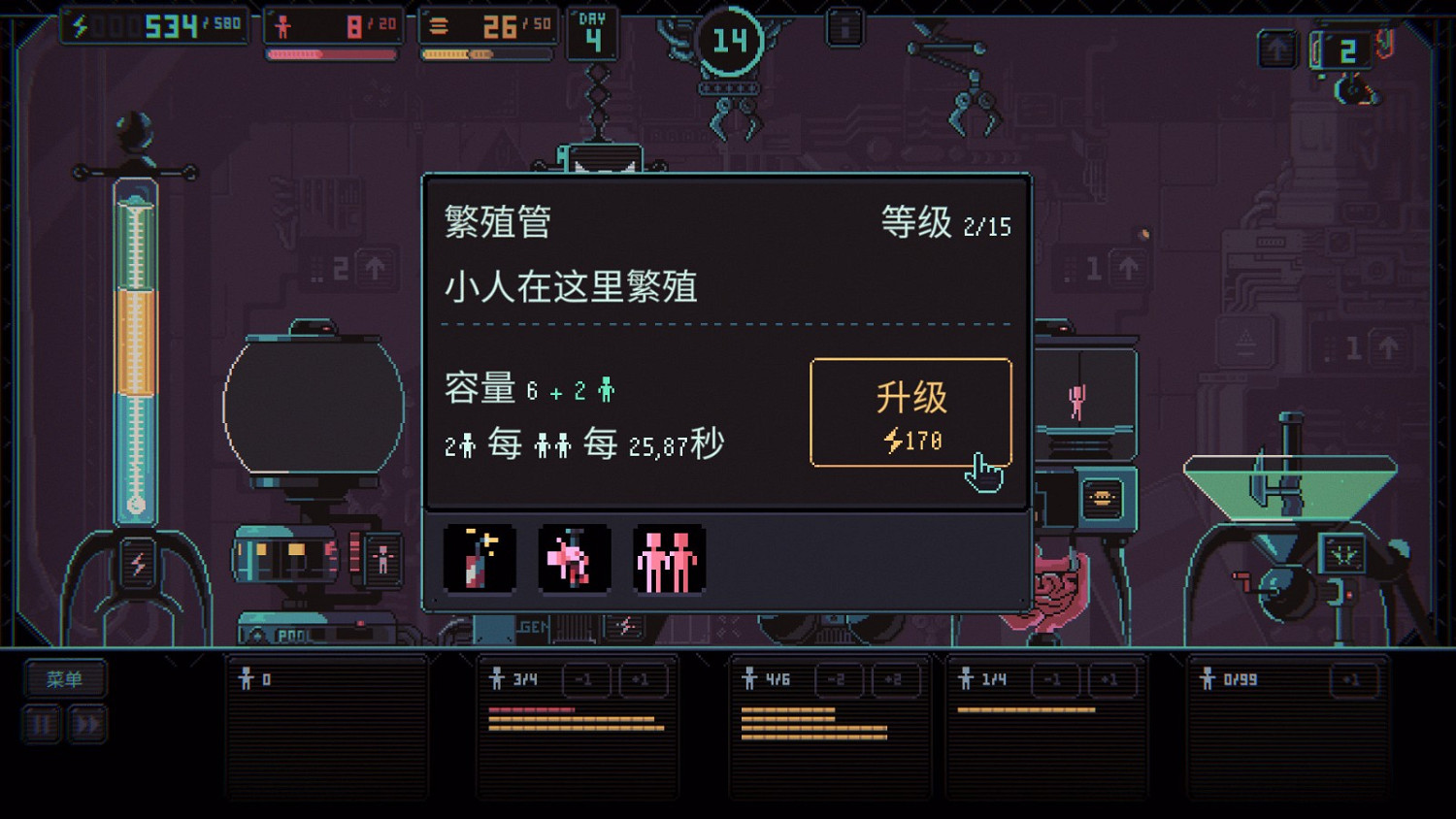Click the food stack icon in the top bar
The image size is (1456, 819).
[442, 26]
